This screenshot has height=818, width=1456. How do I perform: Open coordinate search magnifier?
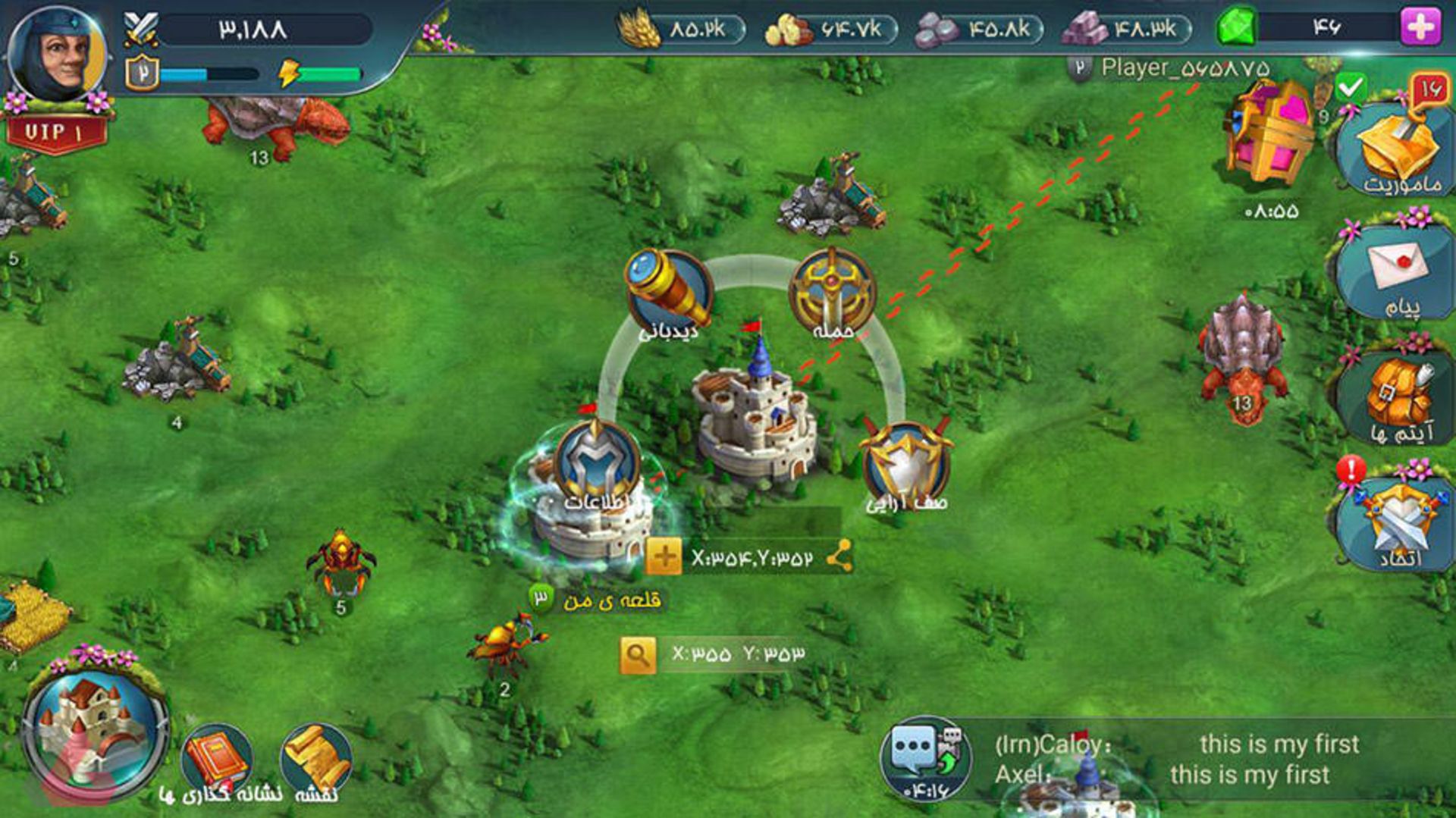(x=638, y=655)
